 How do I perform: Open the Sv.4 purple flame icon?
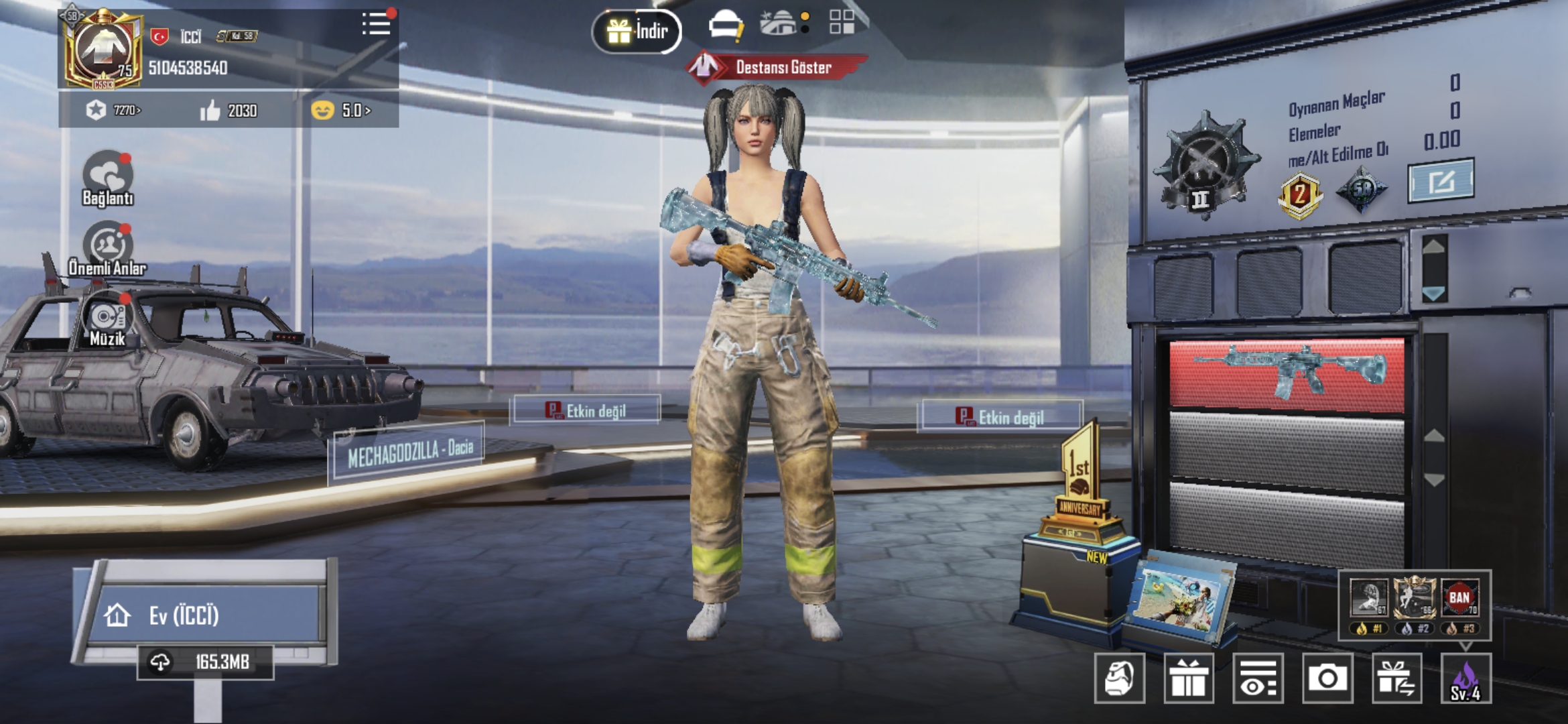1466,678
